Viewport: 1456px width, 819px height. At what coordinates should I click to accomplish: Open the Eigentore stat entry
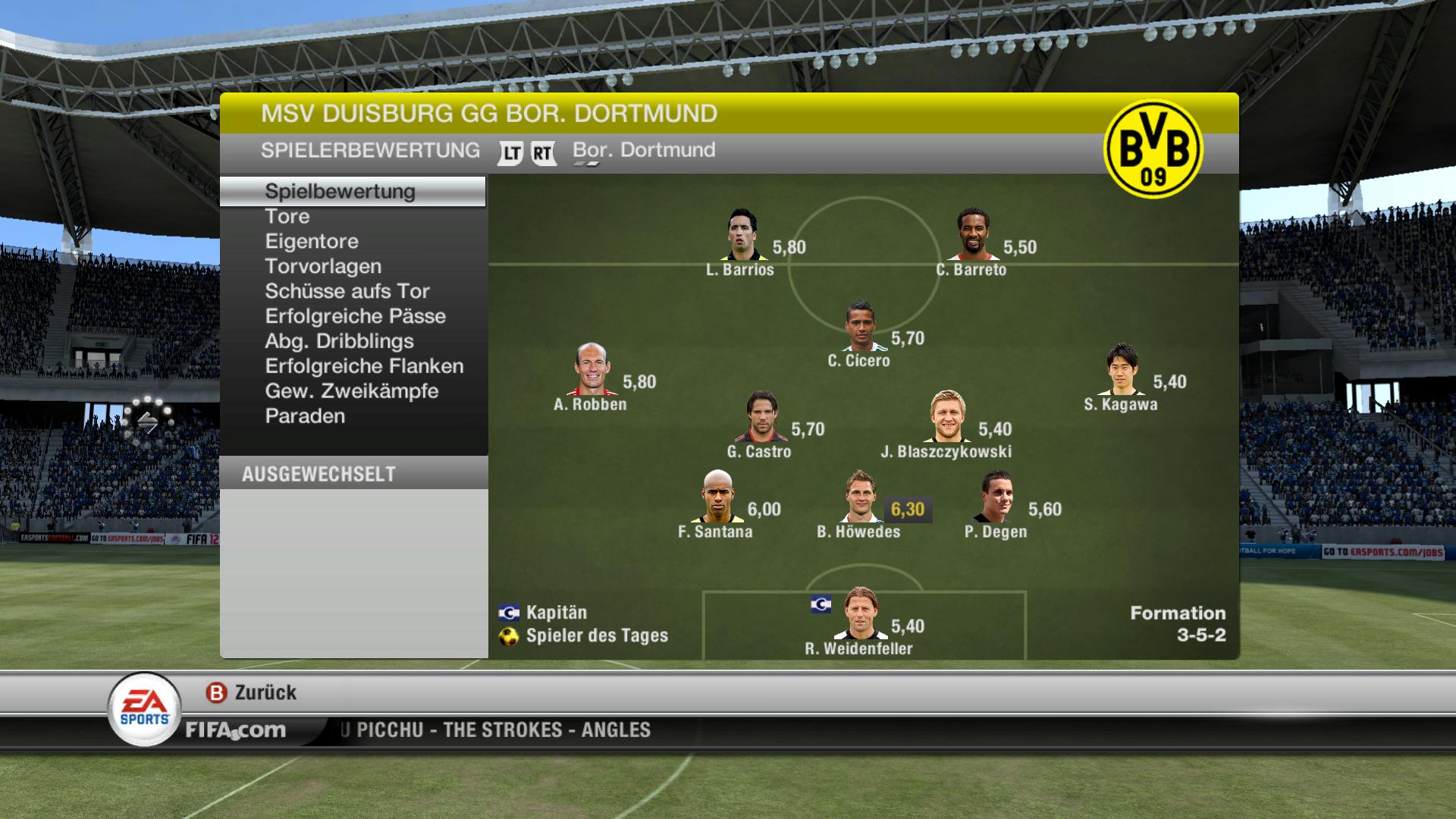312,241
